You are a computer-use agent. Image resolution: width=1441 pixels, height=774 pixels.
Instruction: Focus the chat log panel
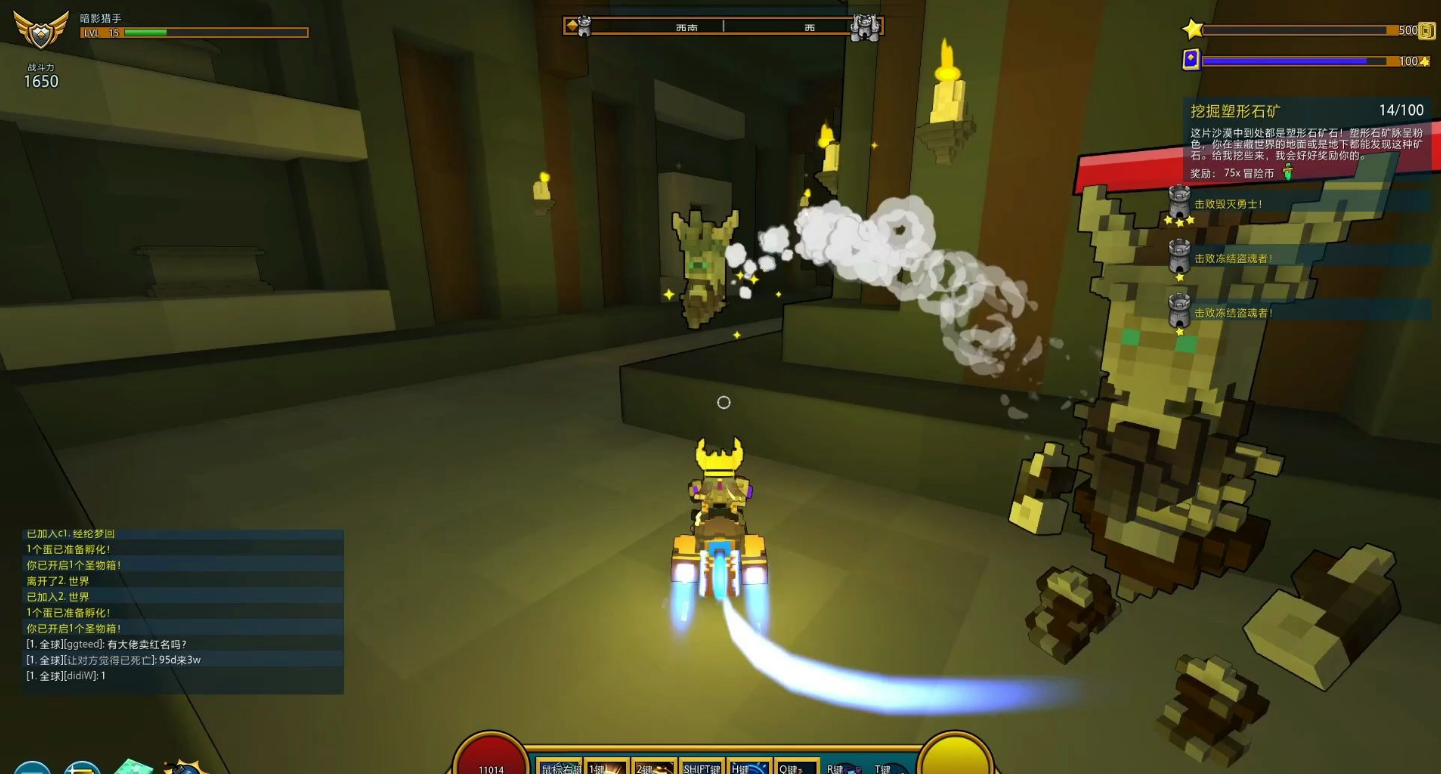(183, 611)
